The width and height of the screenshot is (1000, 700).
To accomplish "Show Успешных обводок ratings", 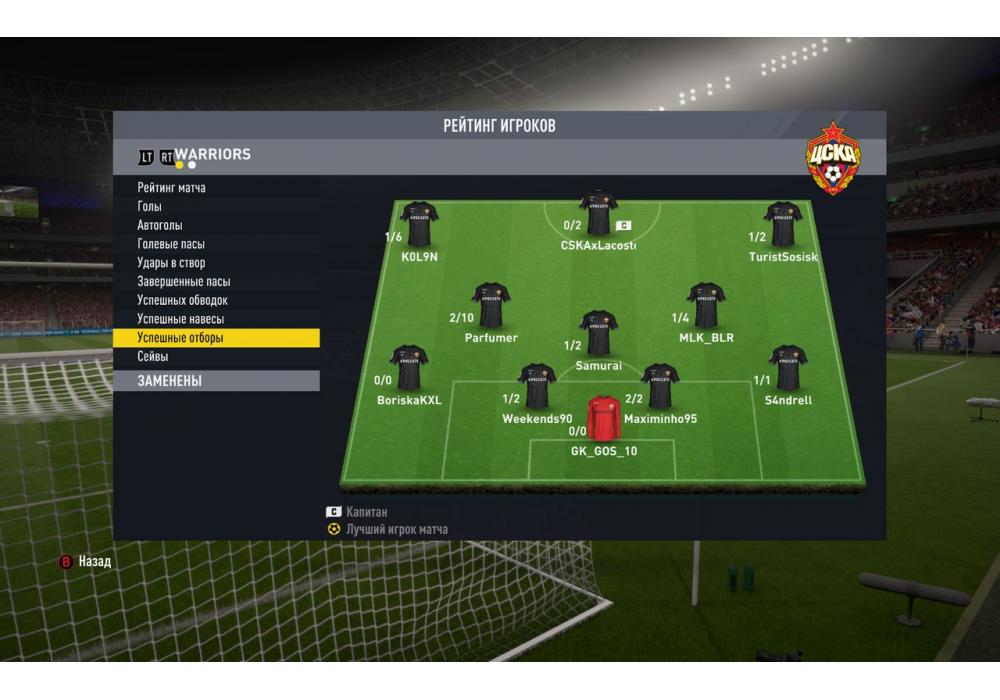I will point(182,300).
